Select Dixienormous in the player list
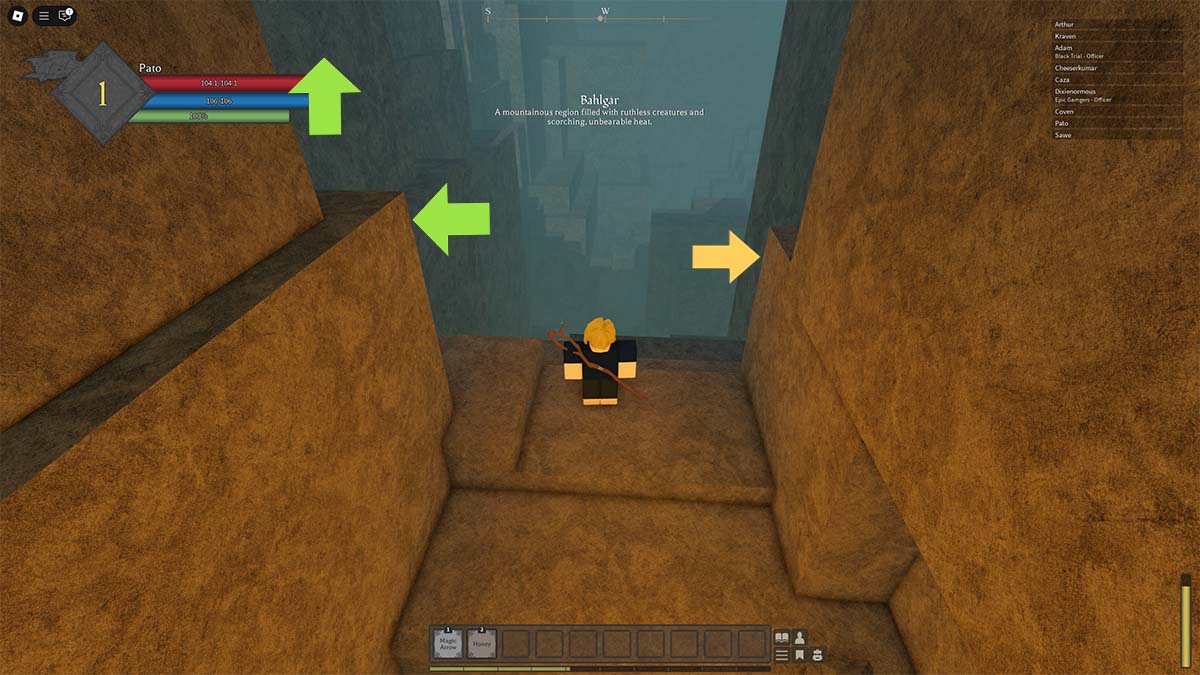This screenshot has width=1200, height=675. tap(1075, 92)
